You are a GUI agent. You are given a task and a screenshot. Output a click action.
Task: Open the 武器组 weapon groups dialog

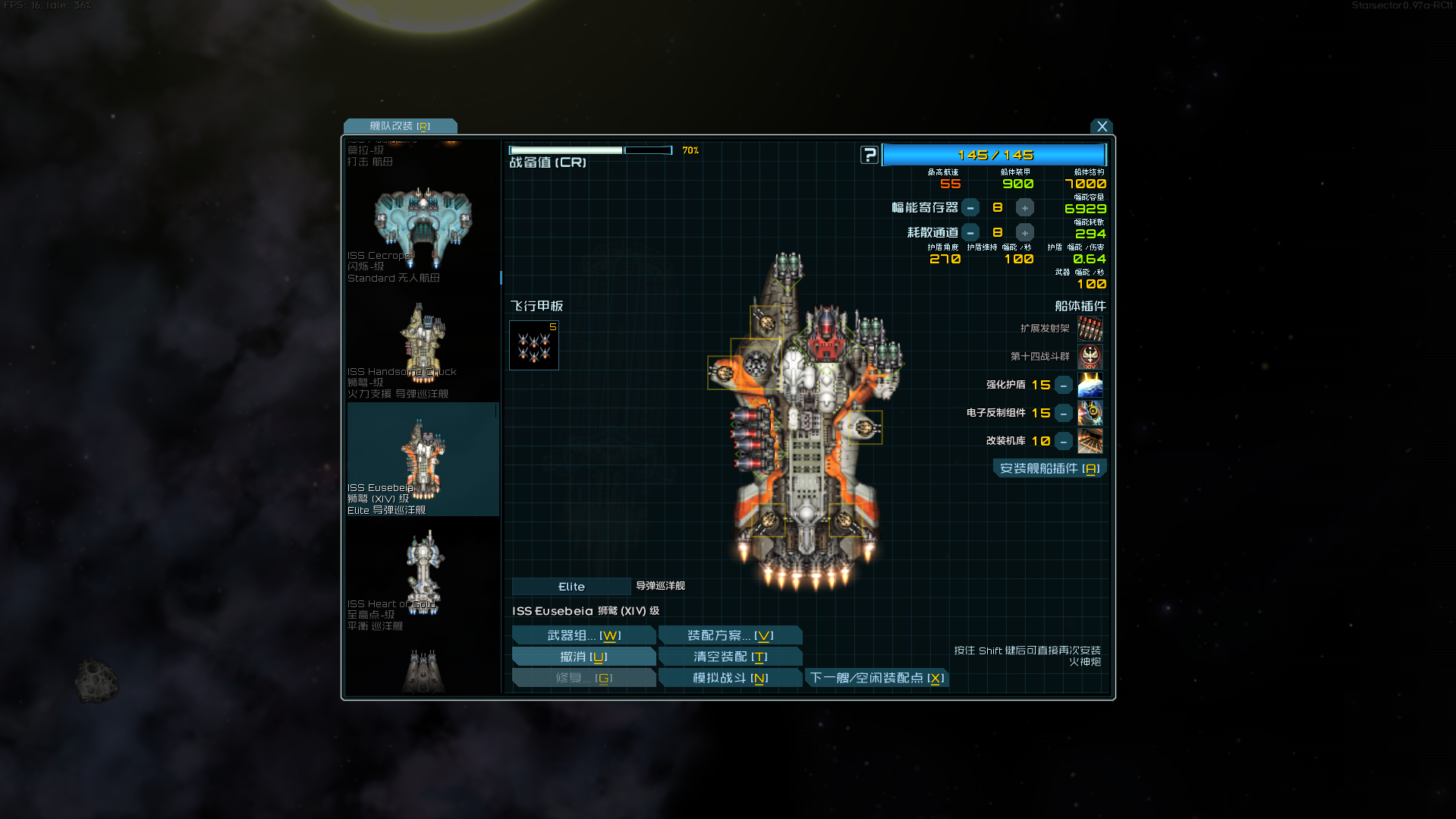583,635
